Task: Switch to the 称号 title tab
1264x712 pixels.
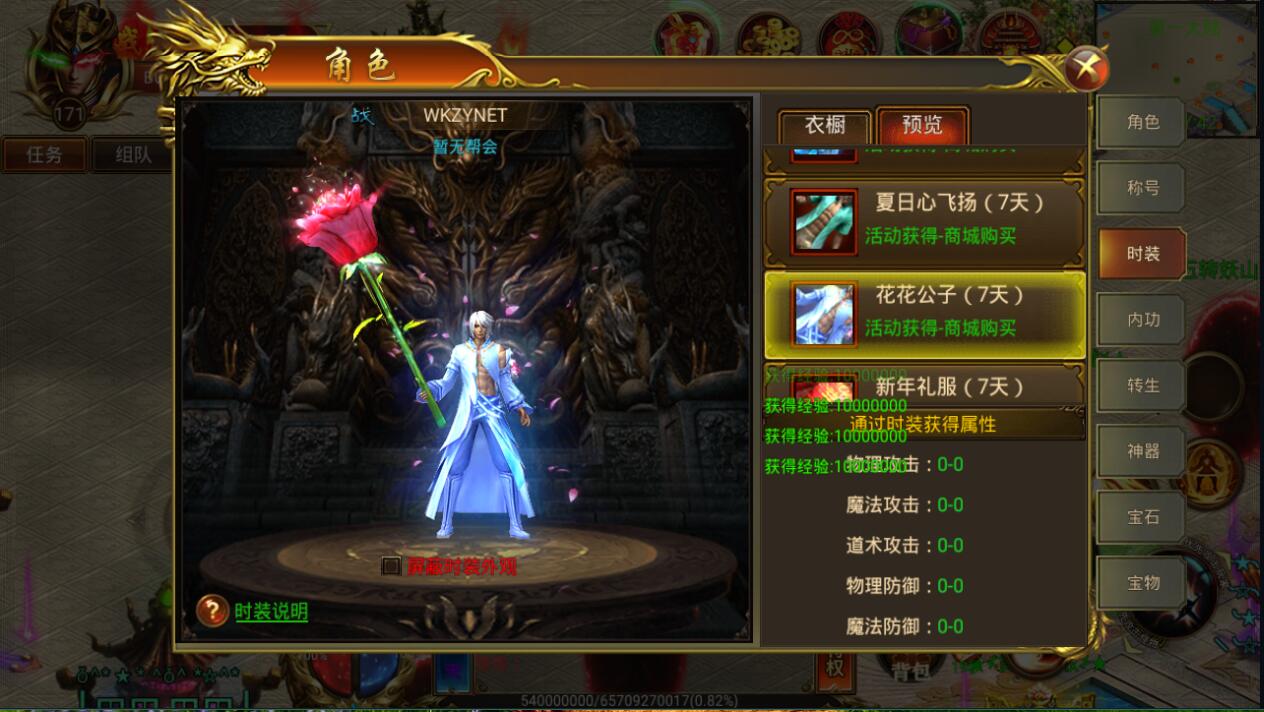Action: (1142, 188)
